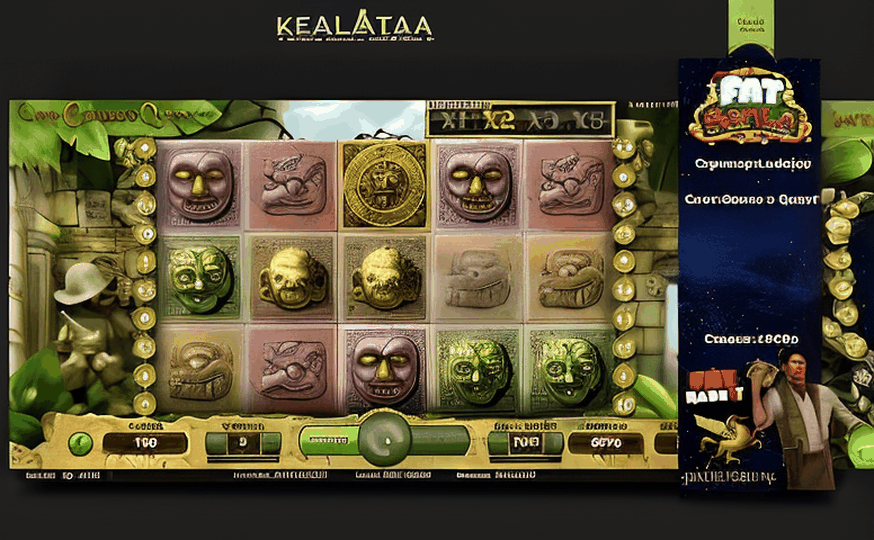Click the green ribbon tab above the promo banner
Viewport: 874px width, 540px height.
[x=751, y=30]
